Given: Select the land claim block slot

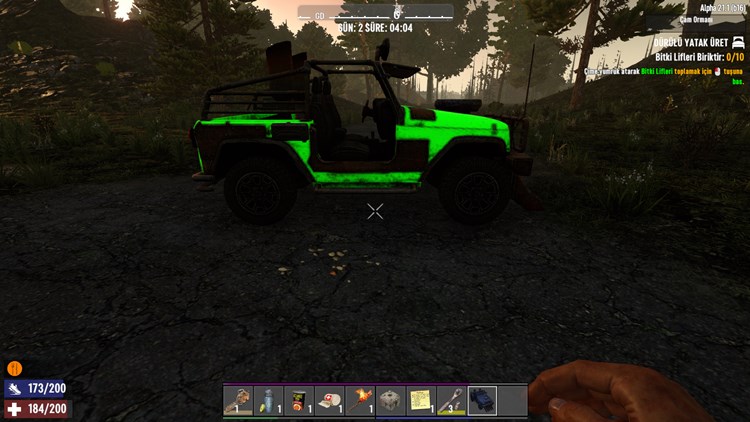Looking at the screenshot, I should [x=391, y=400].
